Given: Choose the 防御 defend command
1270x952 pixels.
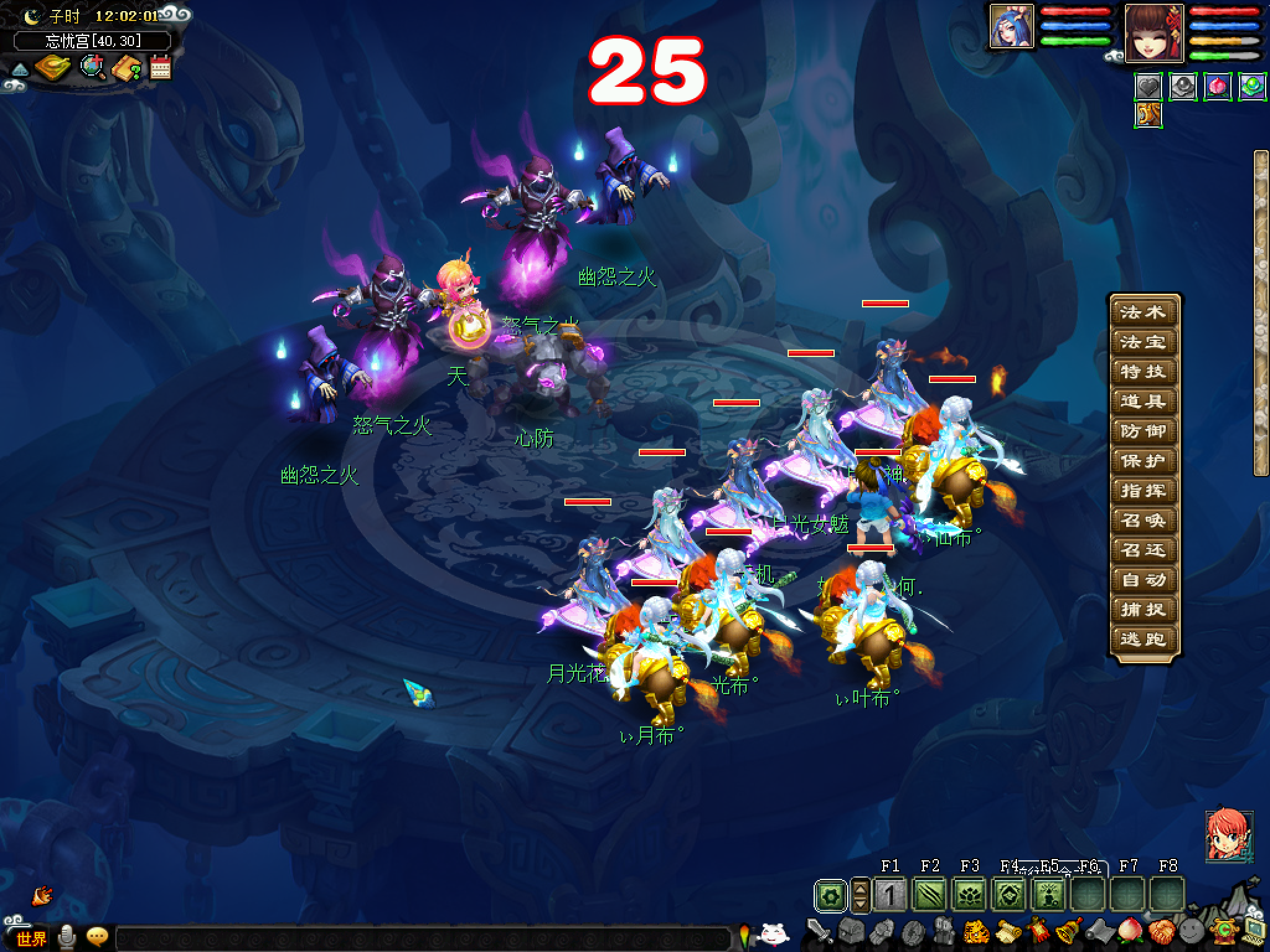Looking at the screenshot, I should point(1142,431).
